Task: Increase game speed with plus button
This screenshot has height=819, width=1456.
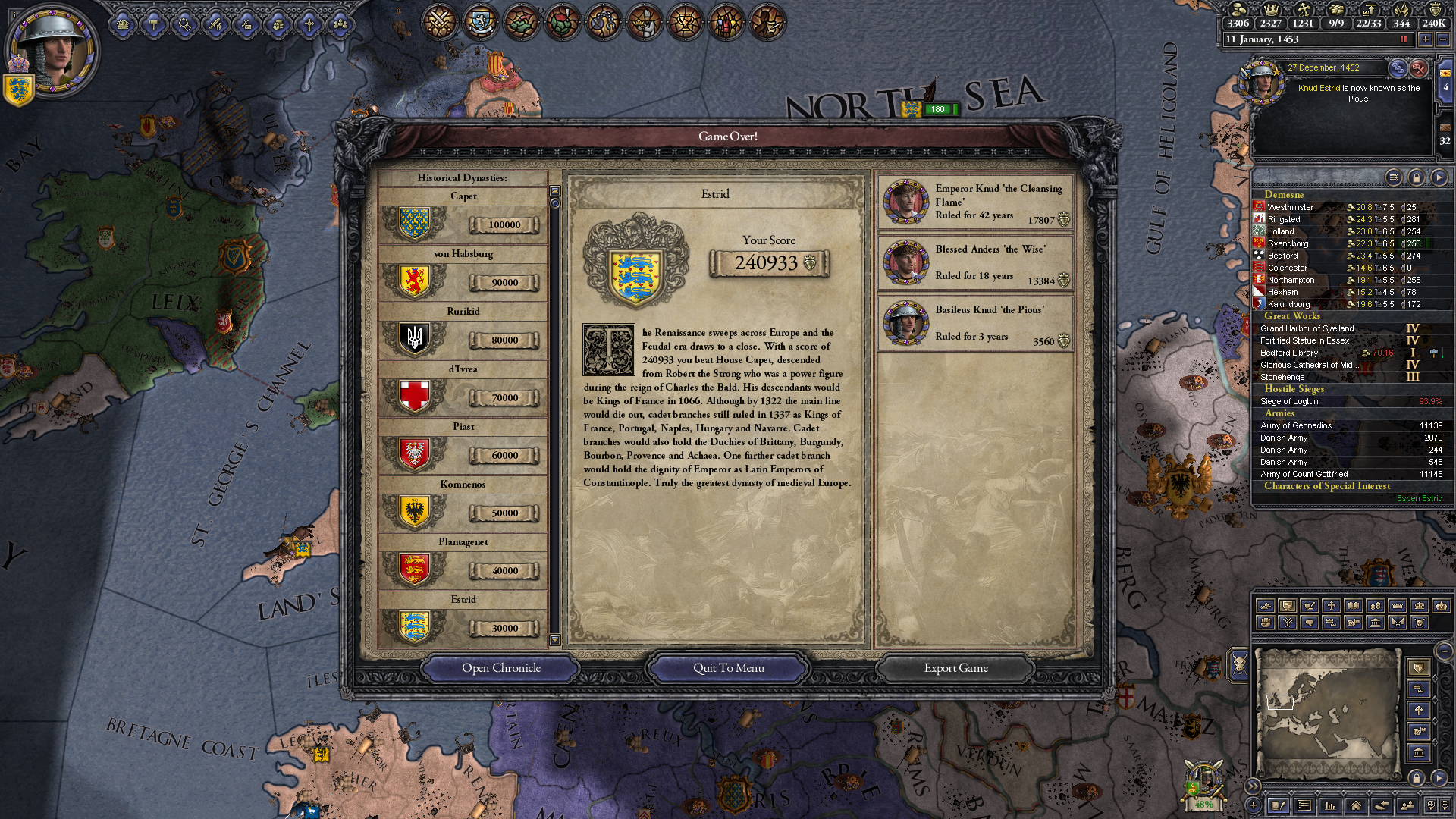Action: pos(1425,39)
